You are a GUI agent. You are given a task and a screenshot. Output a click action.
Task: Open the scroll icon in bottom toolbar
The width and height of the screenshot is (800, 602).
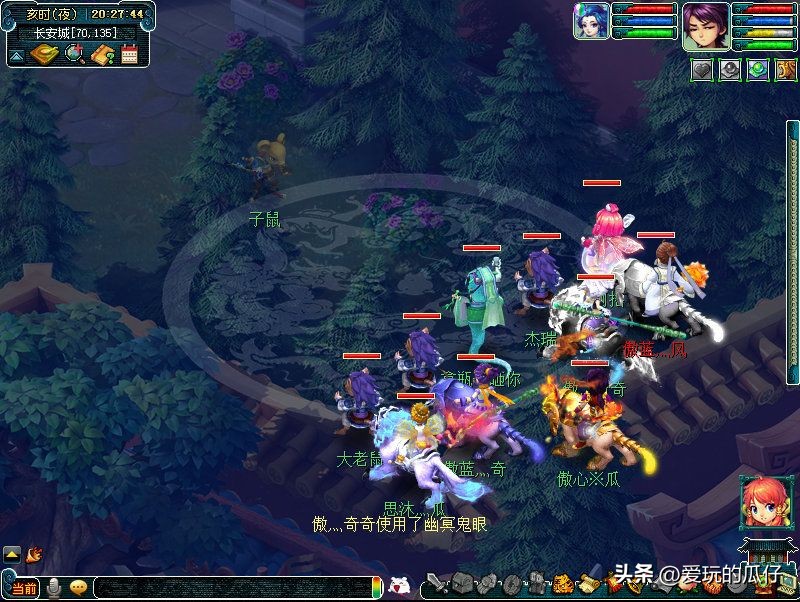click(x=586, y=583)
